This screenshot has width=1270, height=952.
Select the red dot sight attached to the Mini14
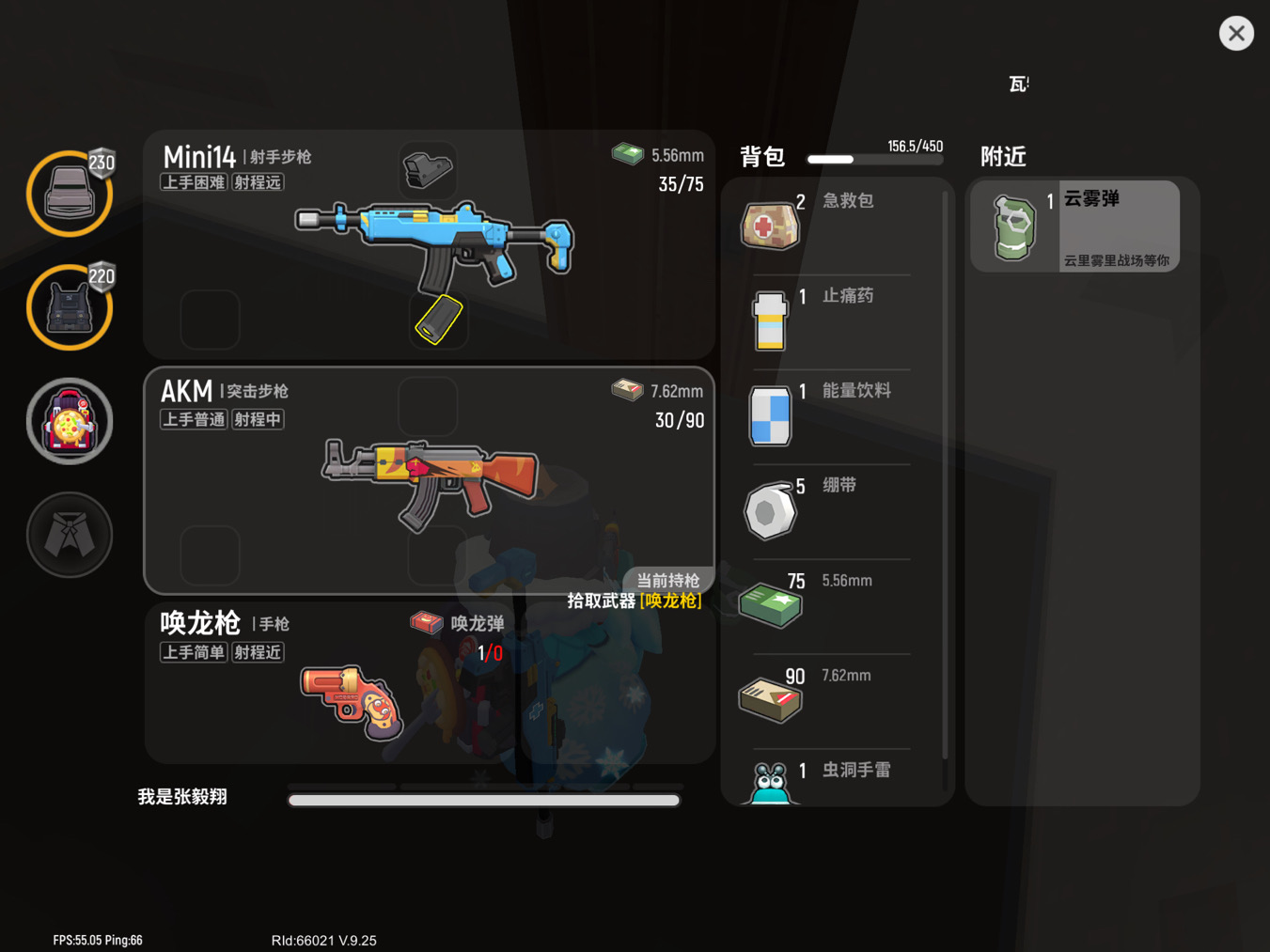tap(428, 169)
